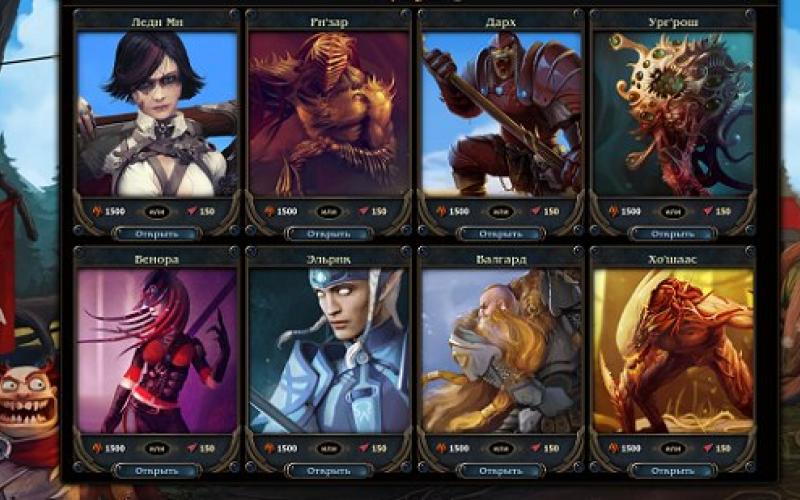The image size is (800, 500).
Task: Pick the Валгард hero portrait
Action: (501, 350)
